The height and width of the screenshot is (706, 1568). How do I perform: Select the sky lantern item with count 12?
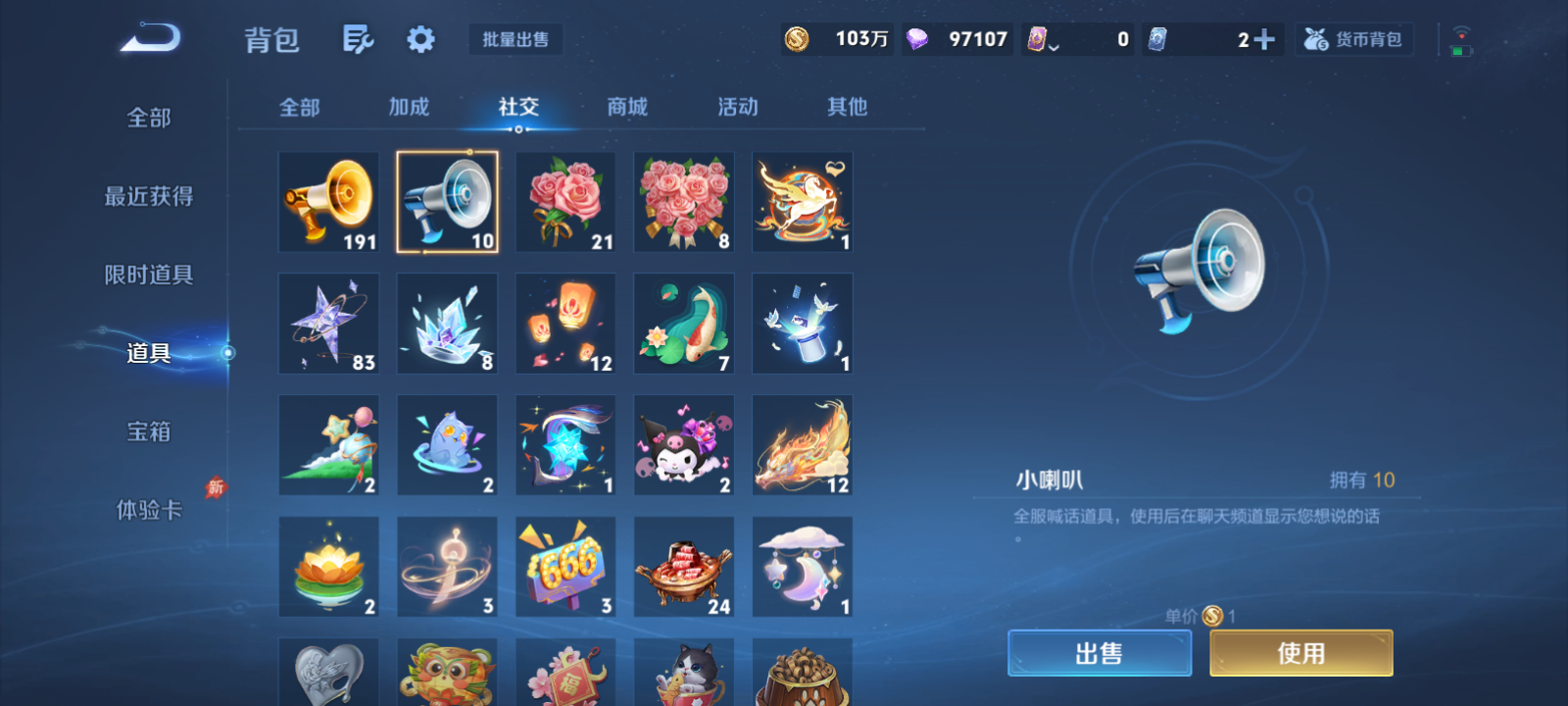(565, 324)
